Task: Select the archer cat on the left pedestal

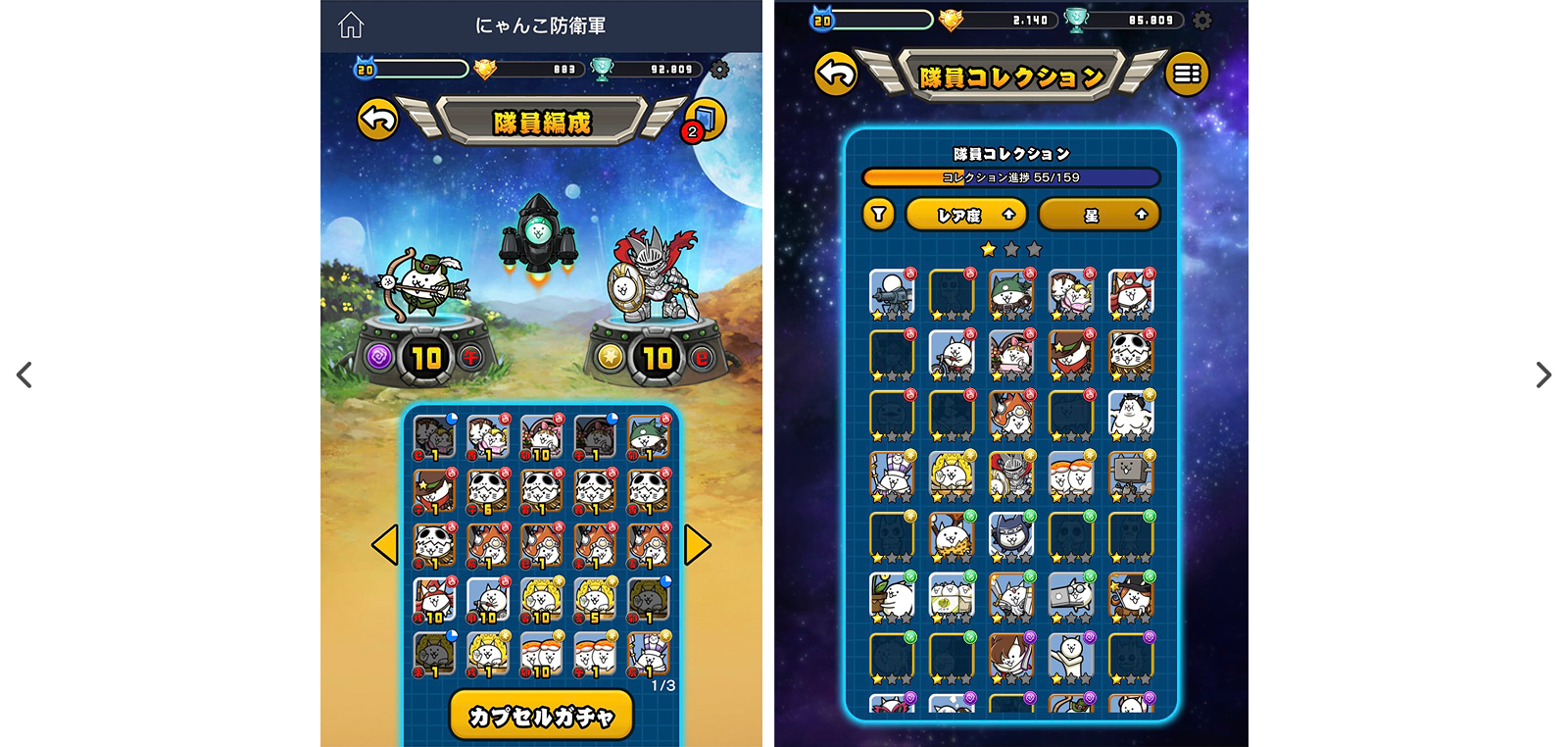Action: 423,284
